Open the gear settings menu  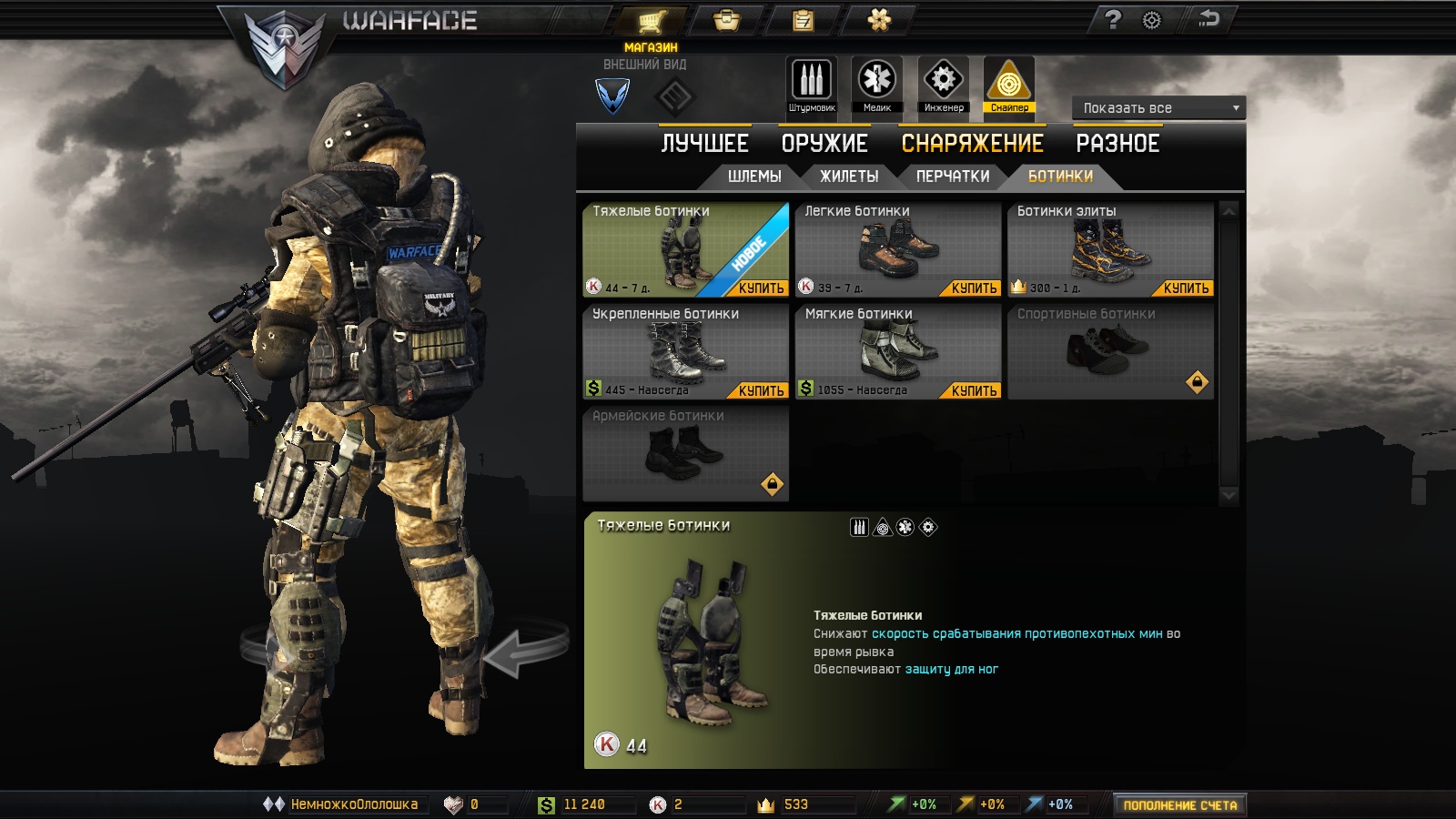pyautogui.click(x=1152, y=20)
